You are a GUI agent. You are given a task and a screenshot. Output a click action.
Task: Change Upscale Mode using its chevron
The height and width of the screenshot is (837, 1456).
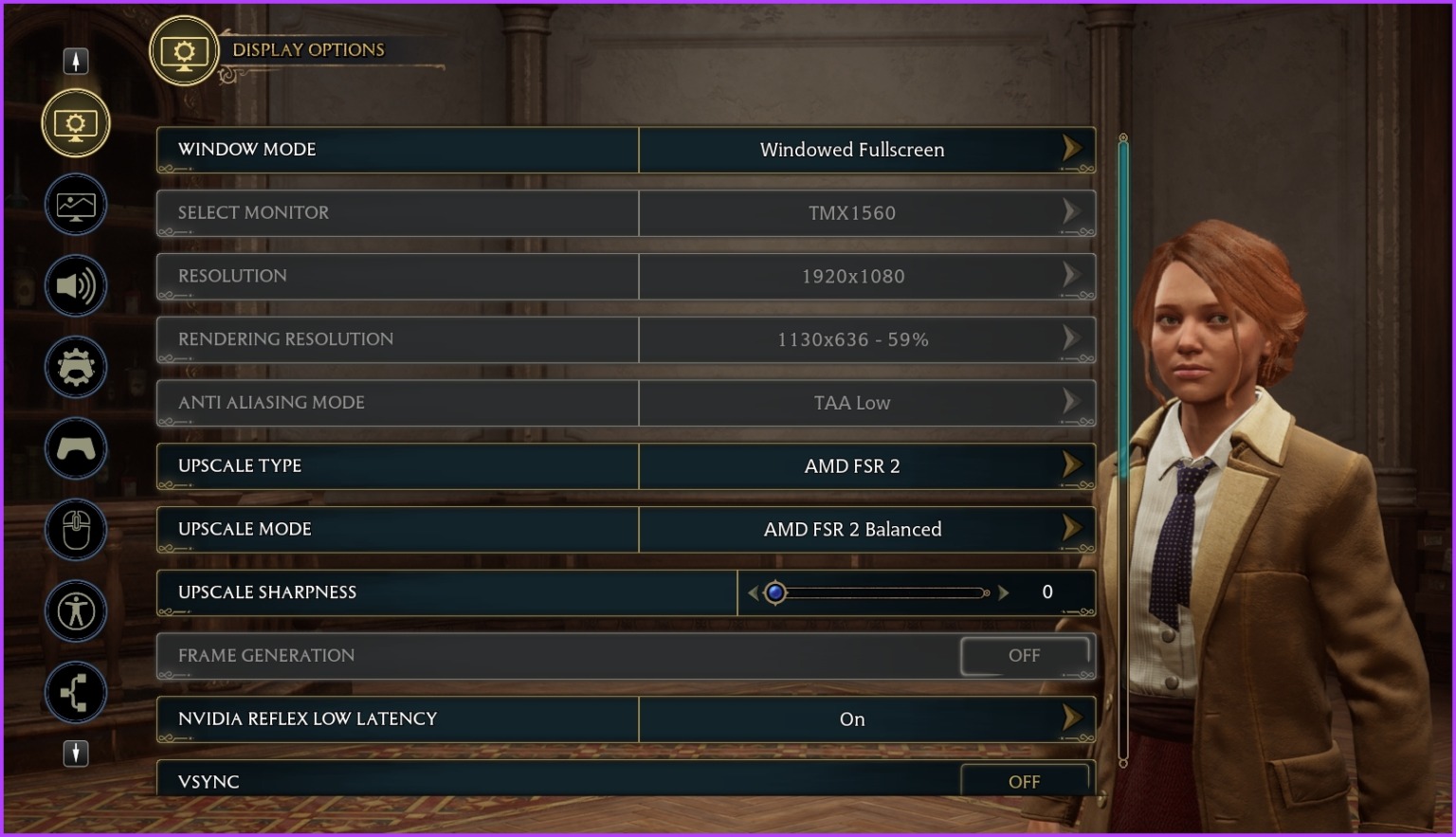click(x=1073, y=529)
